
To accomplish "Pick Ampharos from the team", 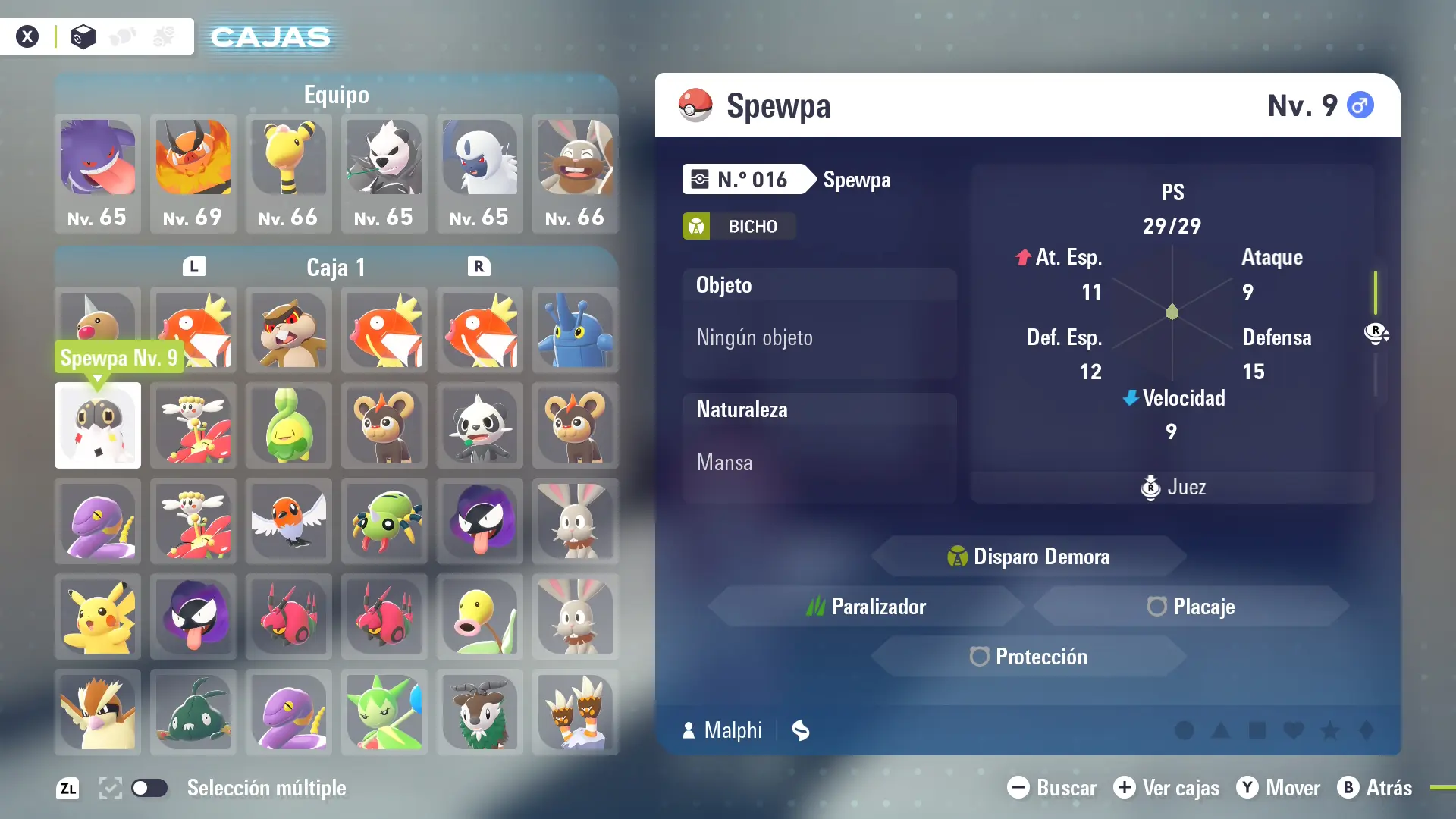I will pyautogui.click(x=289, y=173).
